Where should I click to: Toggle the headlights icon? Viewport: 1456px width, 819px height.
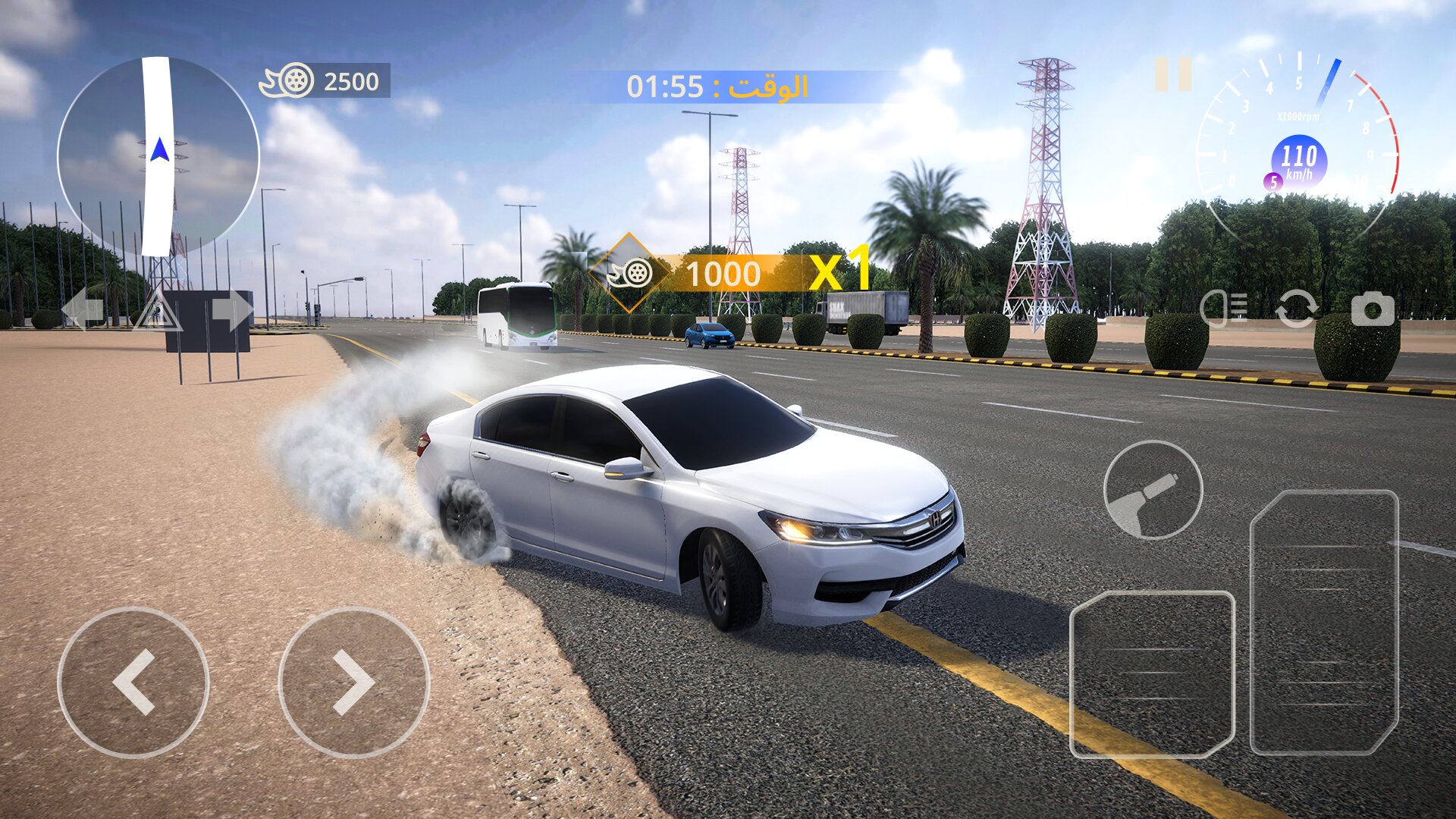pos(1224,309)
